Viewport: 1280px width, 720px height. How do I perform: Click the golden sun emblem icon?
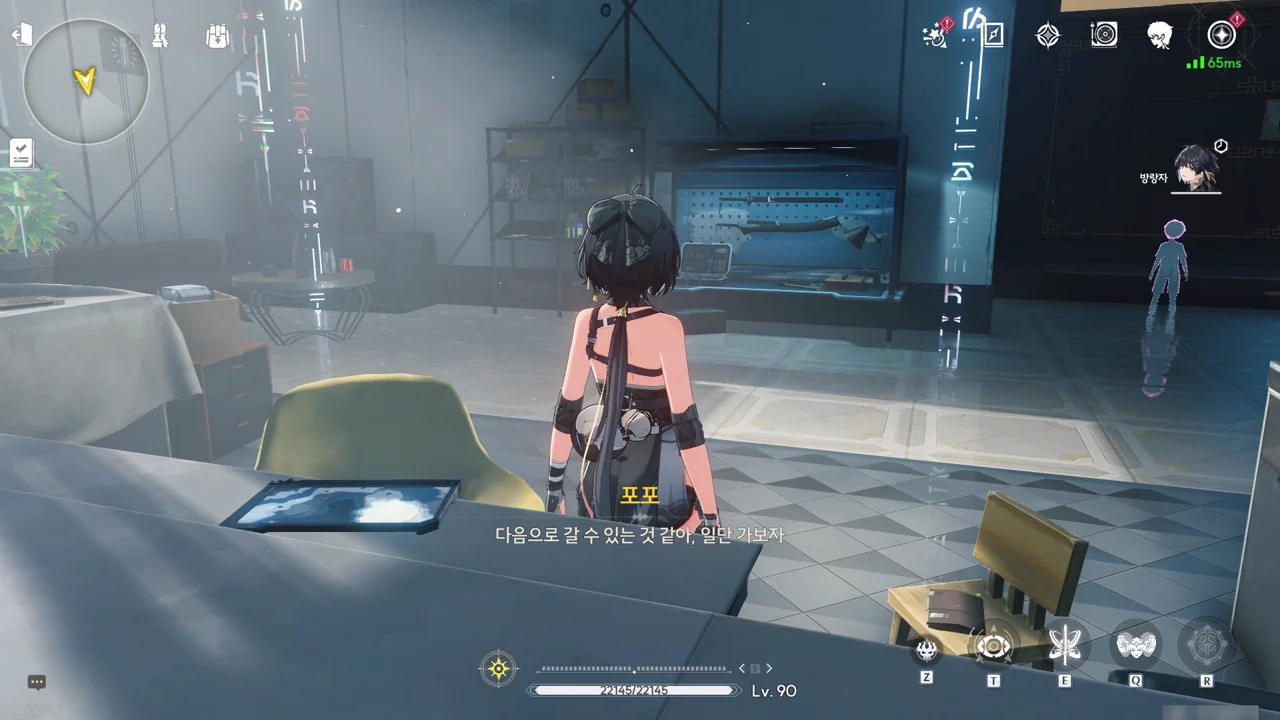[x=498, y=668]
